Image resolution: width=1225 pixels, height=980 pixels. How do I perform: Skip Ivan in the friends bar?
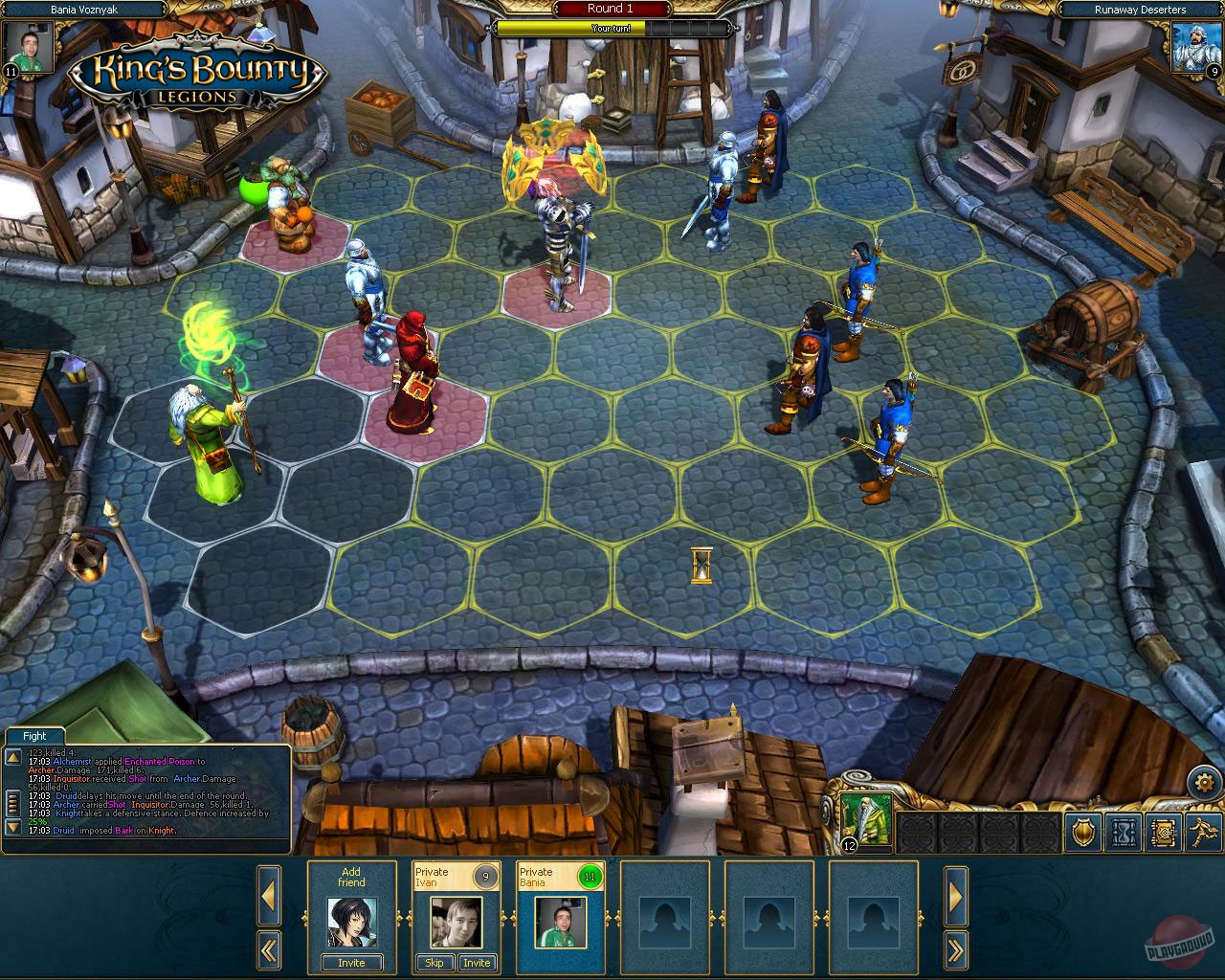coord(434,963)
